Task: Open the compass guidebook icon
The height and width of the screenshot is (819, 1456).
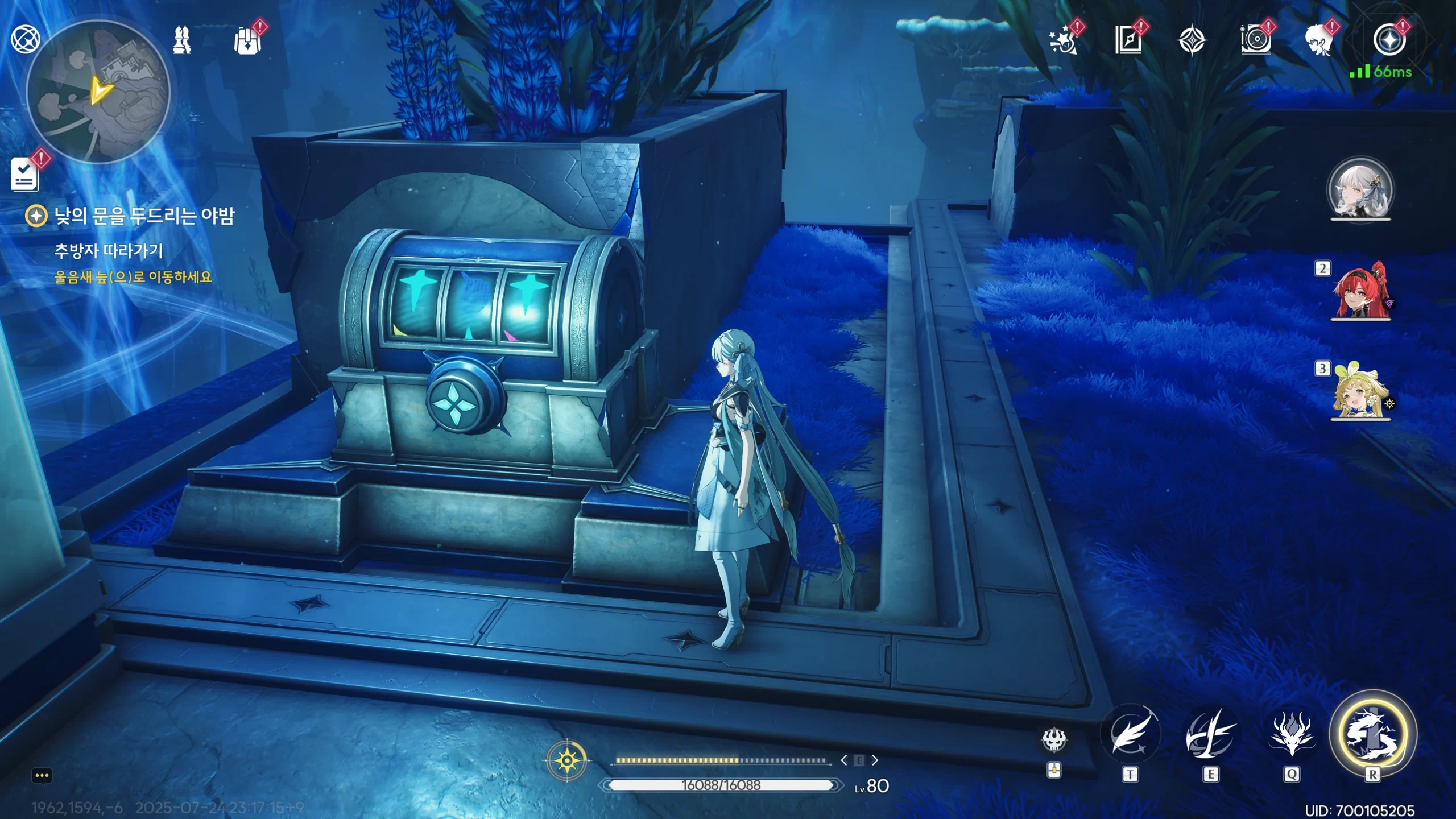Action: pos(1128,40)
